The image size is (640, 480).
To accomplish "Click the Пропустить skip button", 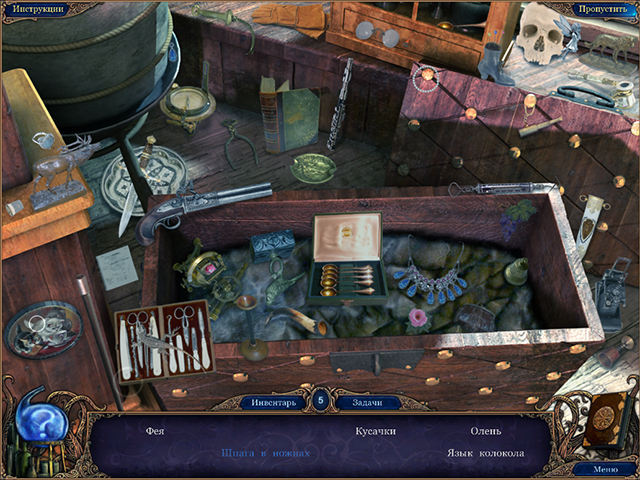I will tap(602, 9).
